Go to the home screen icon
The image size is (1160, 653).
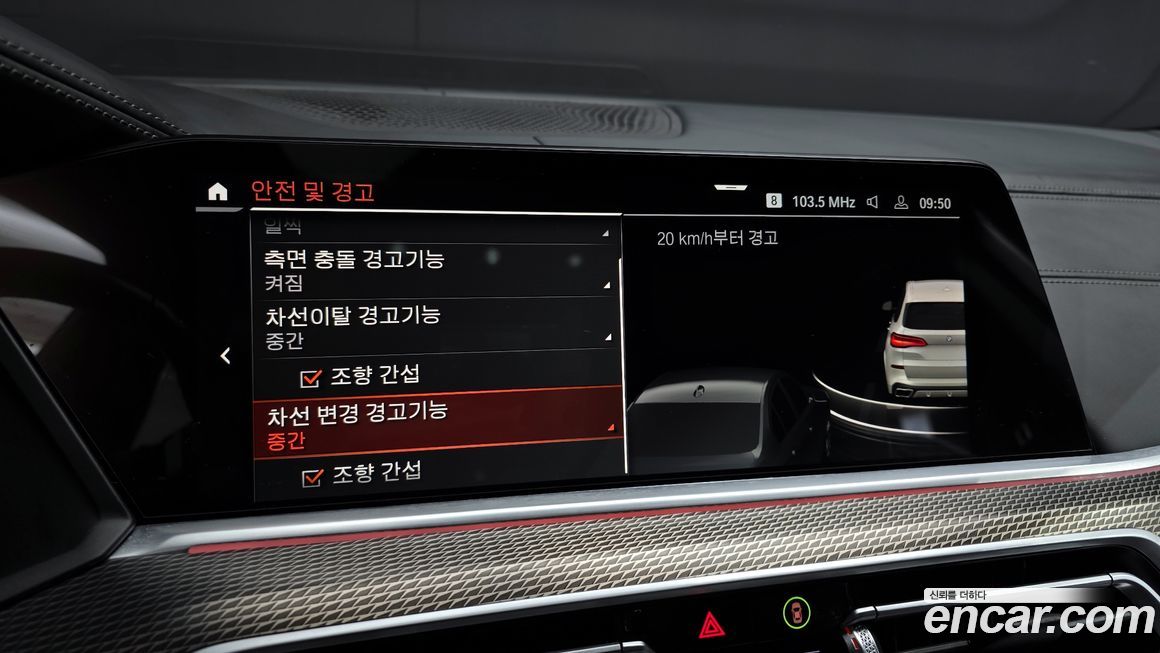pos(217,192)
